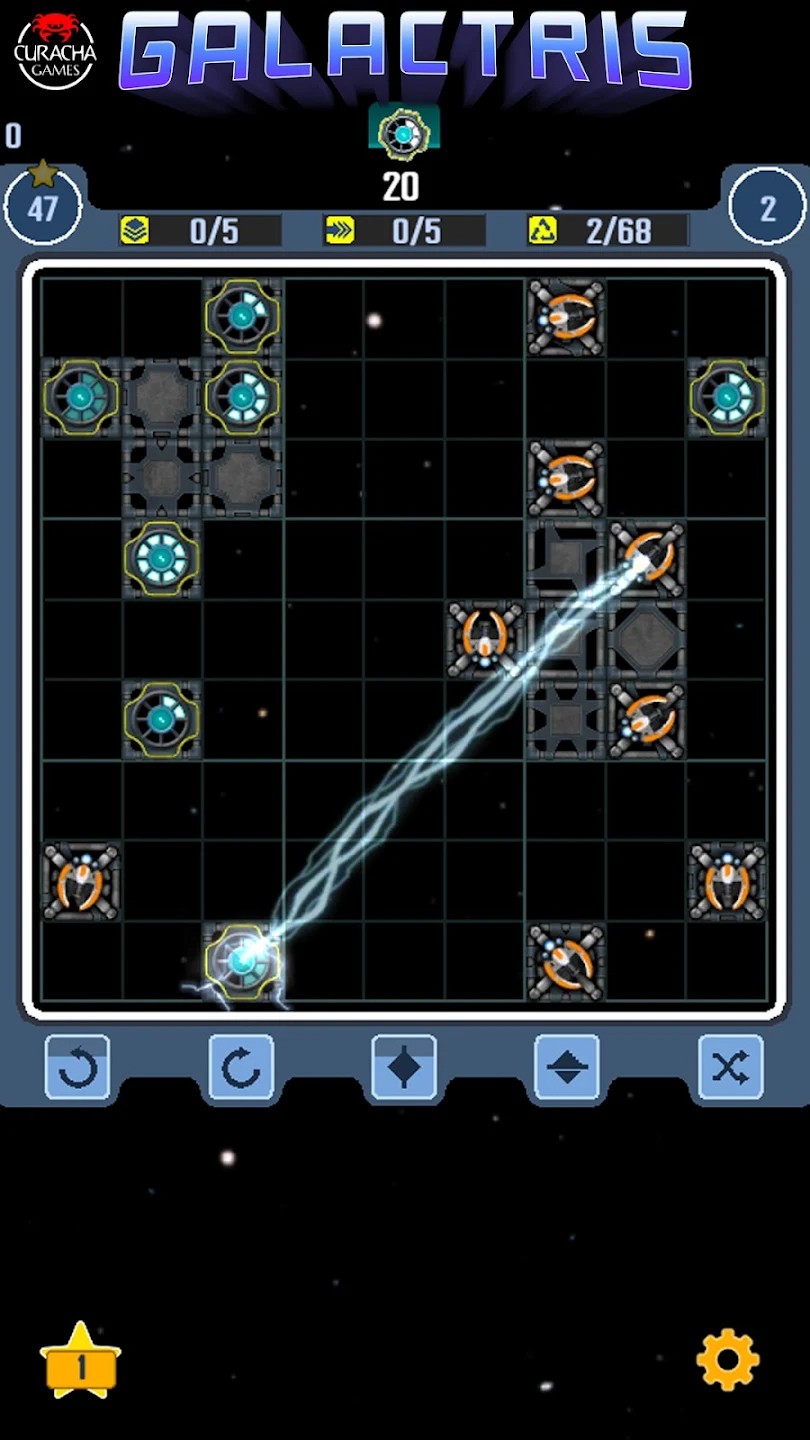Click the diamond flip-horizontal button
The image size is (810, 1440).
(404, 1068)
